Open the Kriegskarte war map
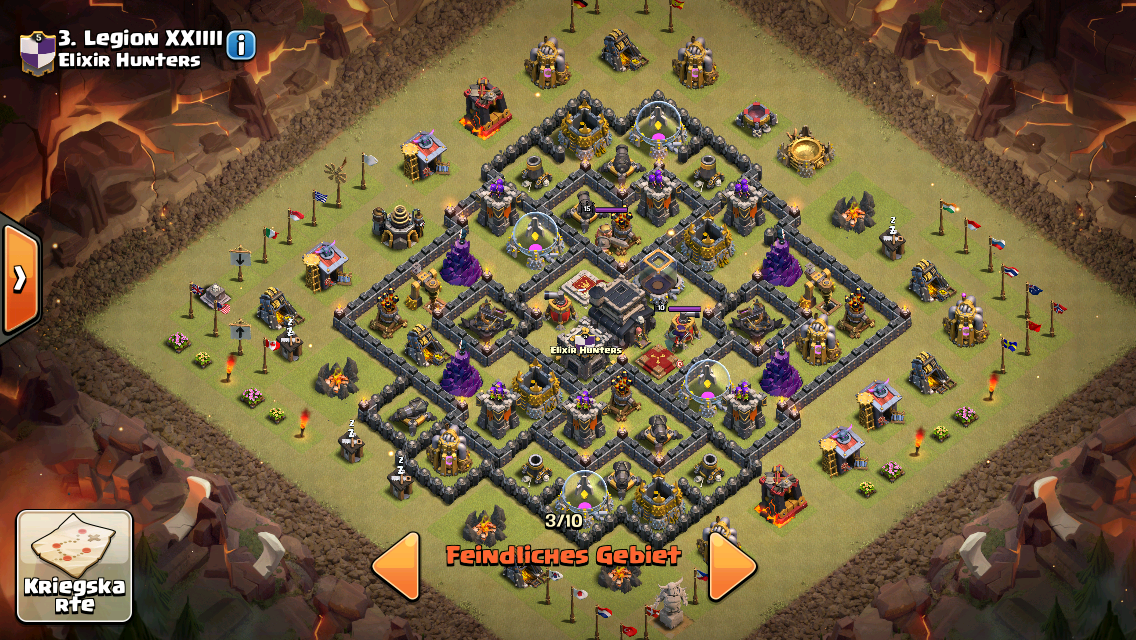Image resolution: width=1136 pixels, height=640 pixels. 75,566
